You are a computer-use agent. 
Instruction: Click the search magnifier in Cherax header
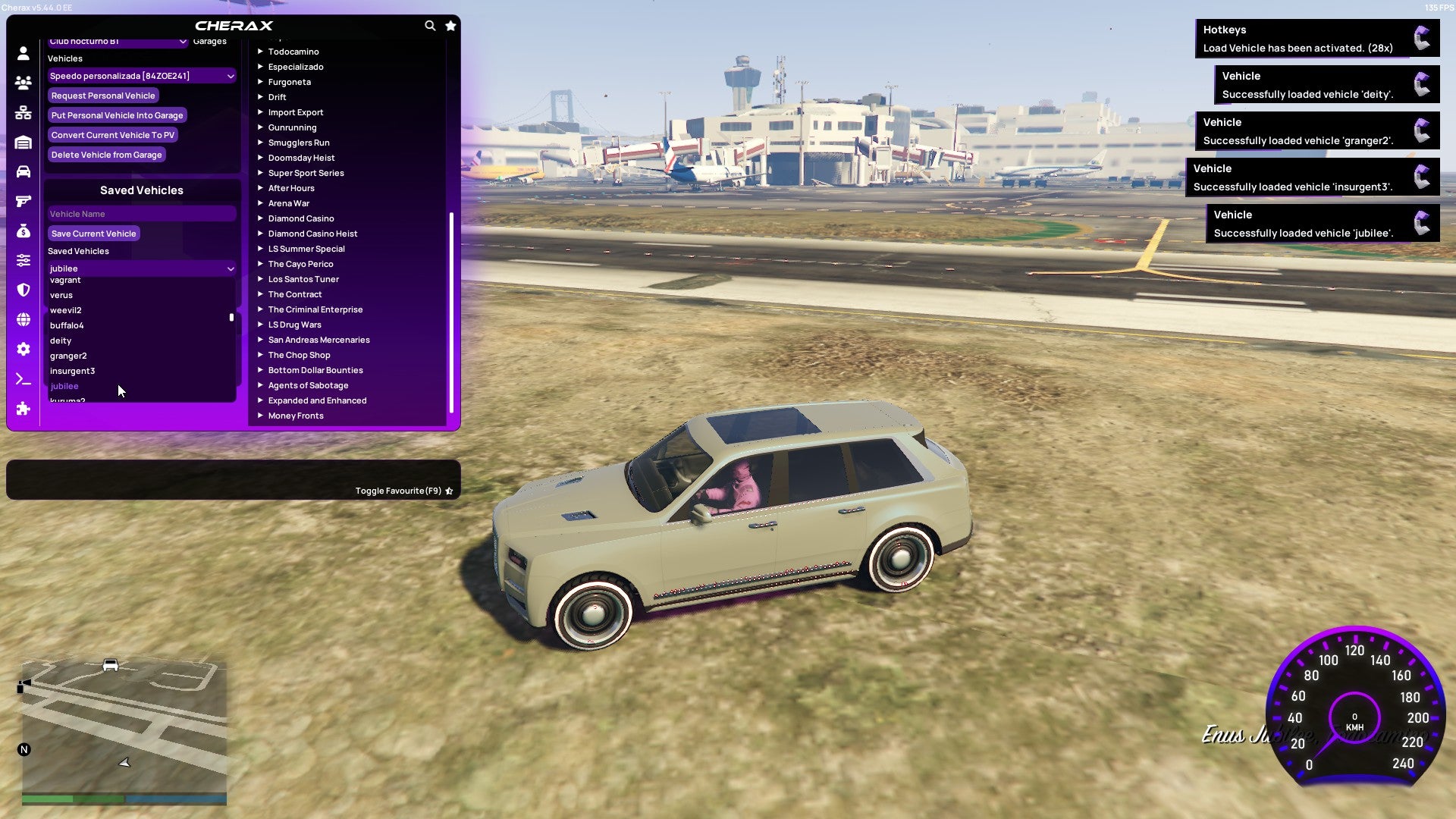click(430, 25)
